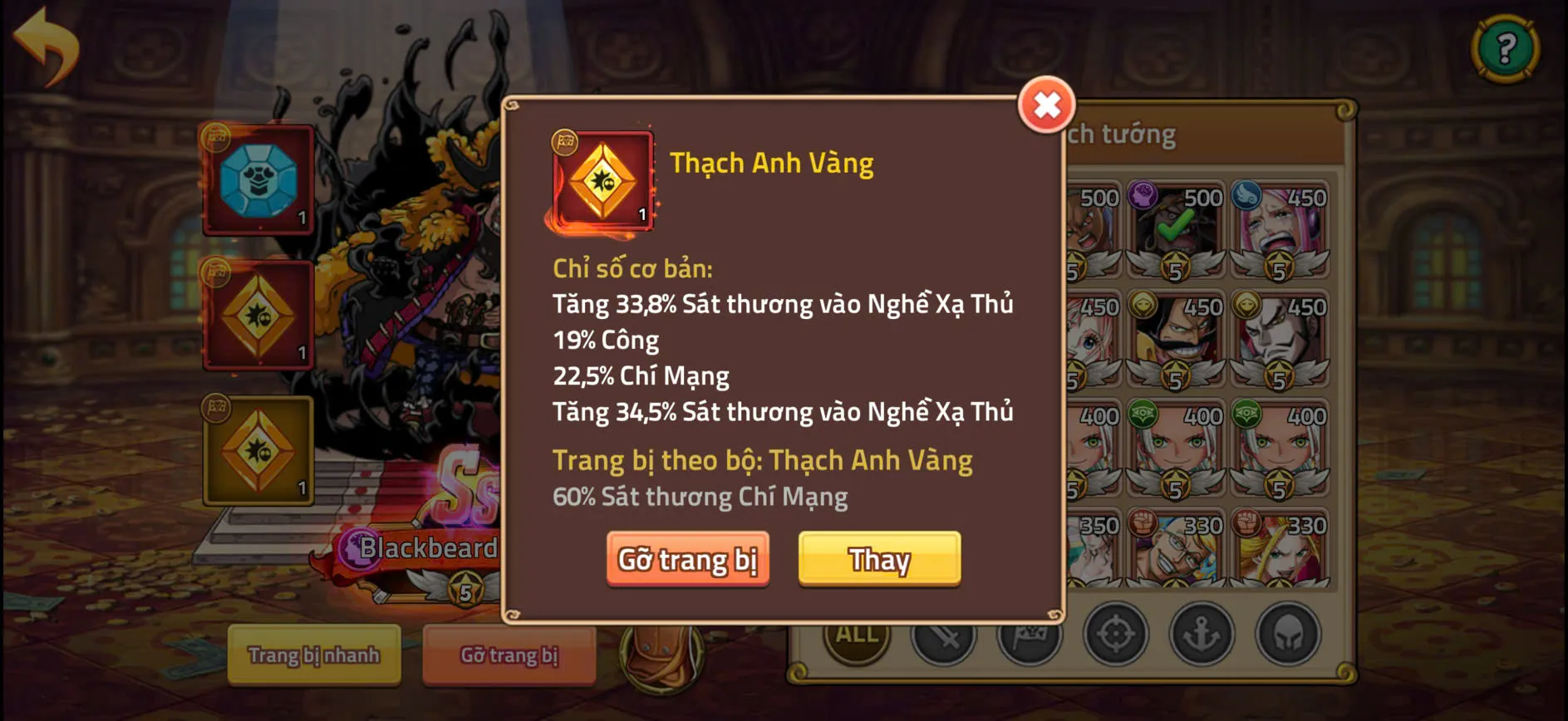
Task: Close the item detail popup
Action: click(x=1045, y=105)
